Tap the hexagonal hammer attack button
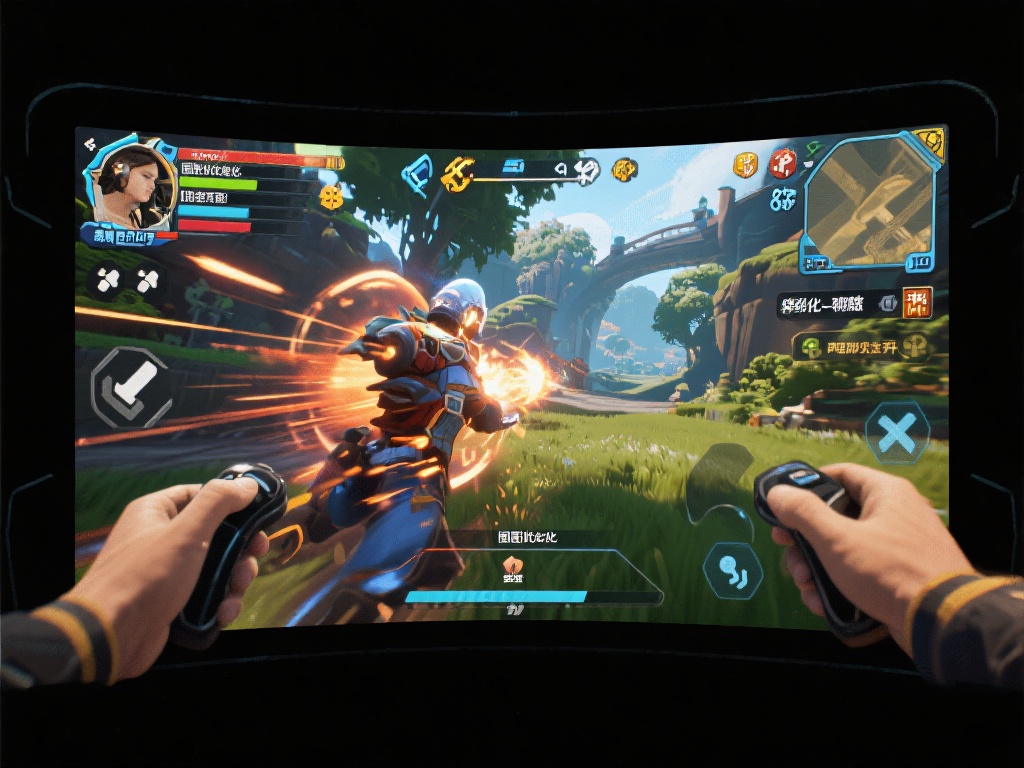 pos(130,387)
